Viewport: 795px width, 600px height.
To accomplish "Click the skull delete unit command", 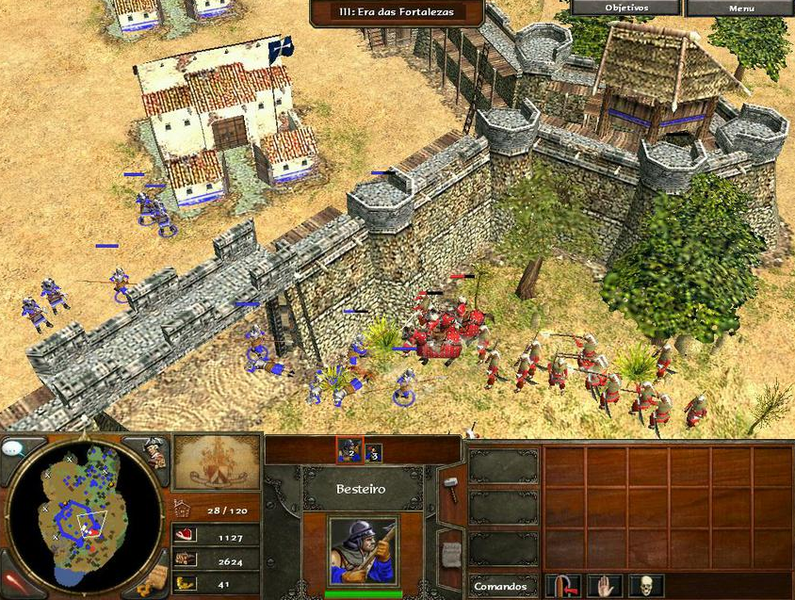I will tap(646, 585).
